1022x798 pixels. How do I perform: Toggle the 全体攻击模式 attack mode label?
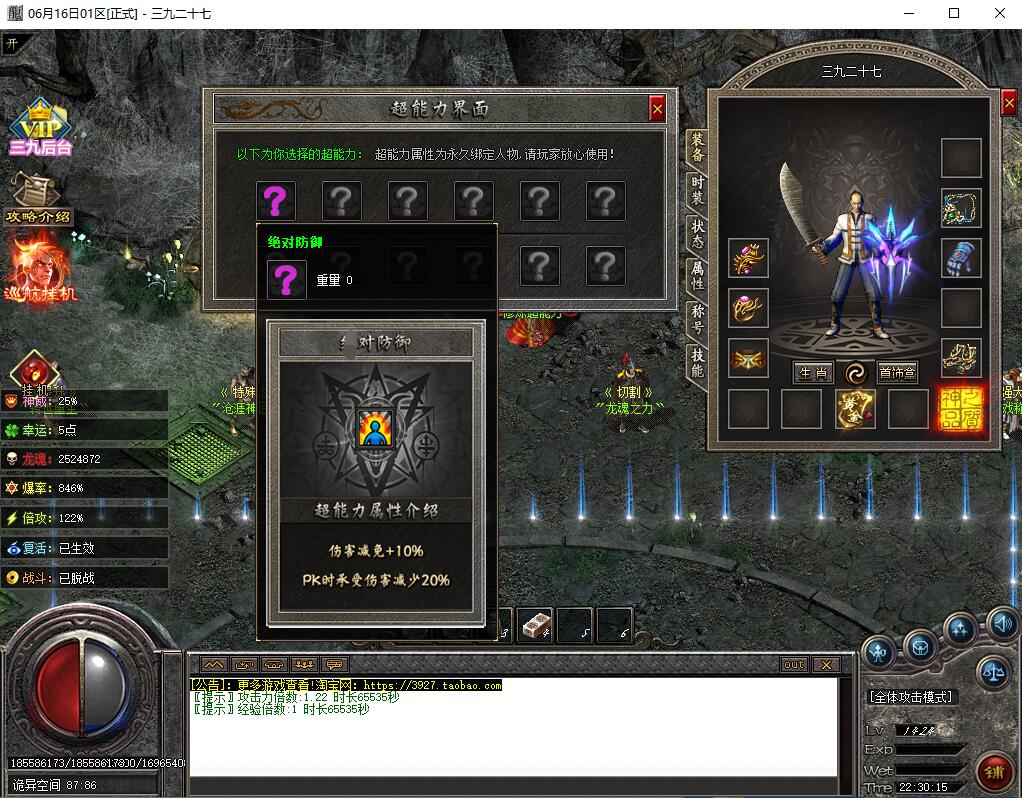coord(911,697)
